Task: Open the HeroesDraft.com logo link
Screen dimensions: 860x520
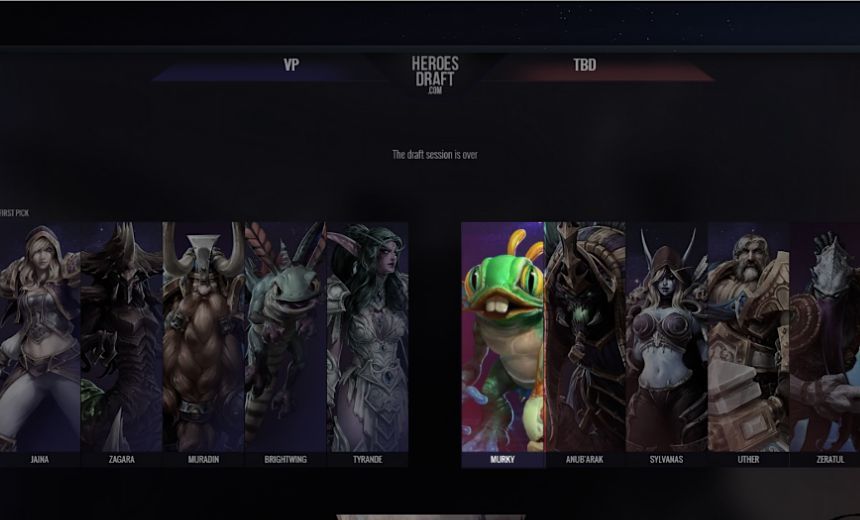Action: 434,74
